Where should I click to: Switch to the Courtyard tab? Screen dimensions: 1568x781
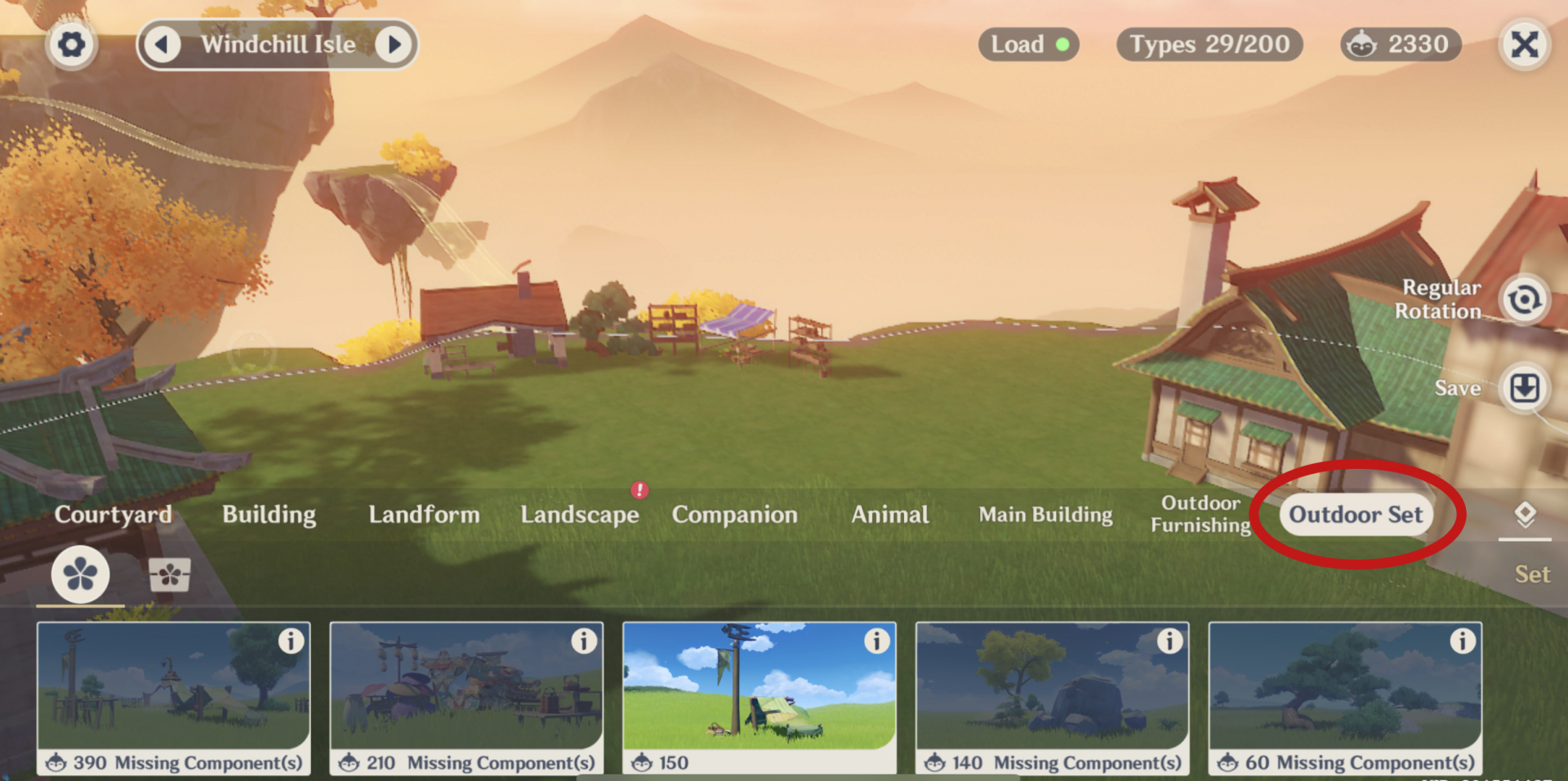[114, 515]
